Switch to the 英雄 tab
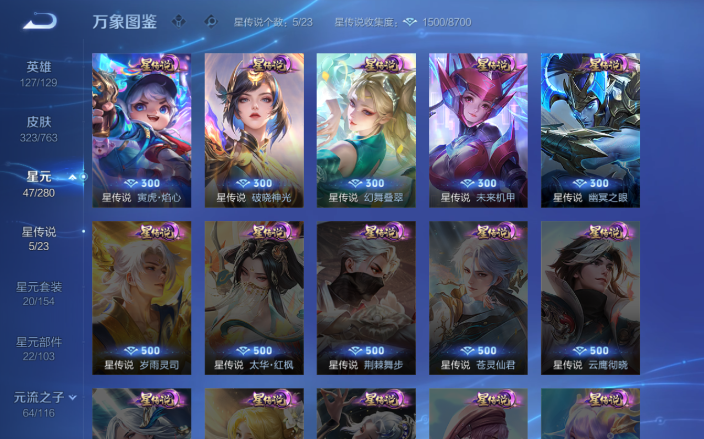The width and height of the screenshot is (704, 439). [x=39, y=73]
